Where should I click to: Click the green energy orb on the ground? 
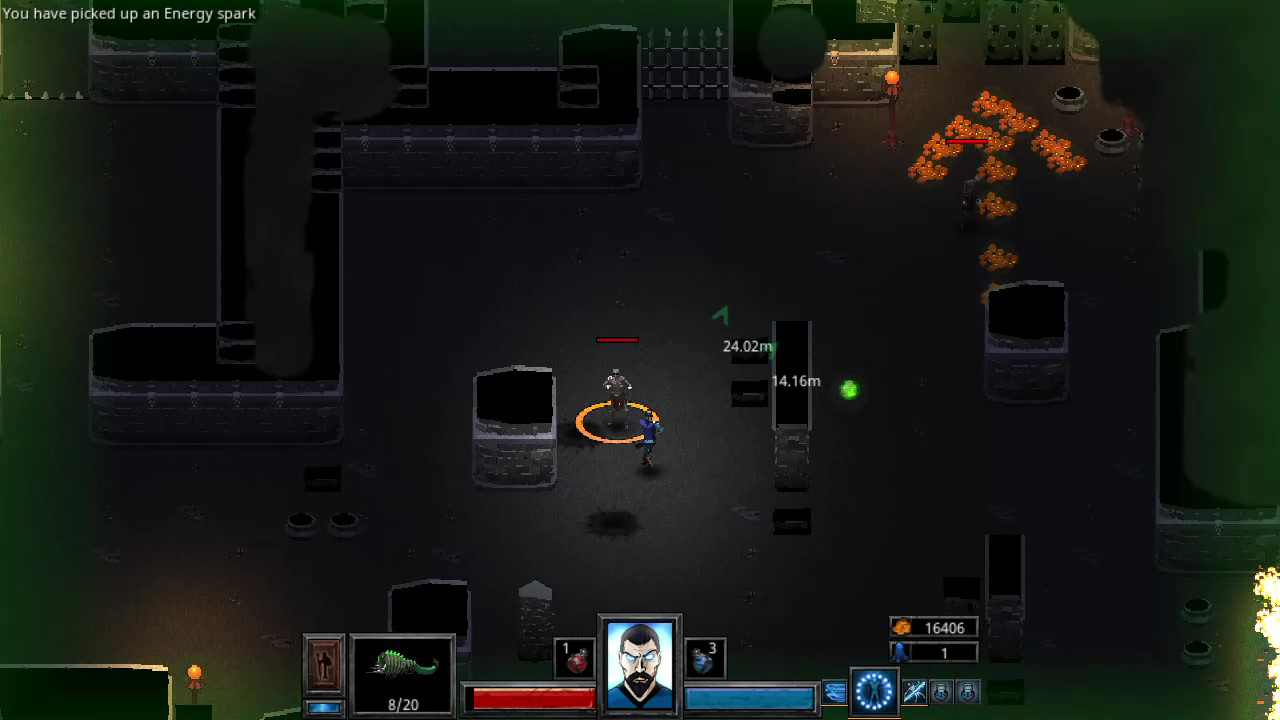point(848,390)
